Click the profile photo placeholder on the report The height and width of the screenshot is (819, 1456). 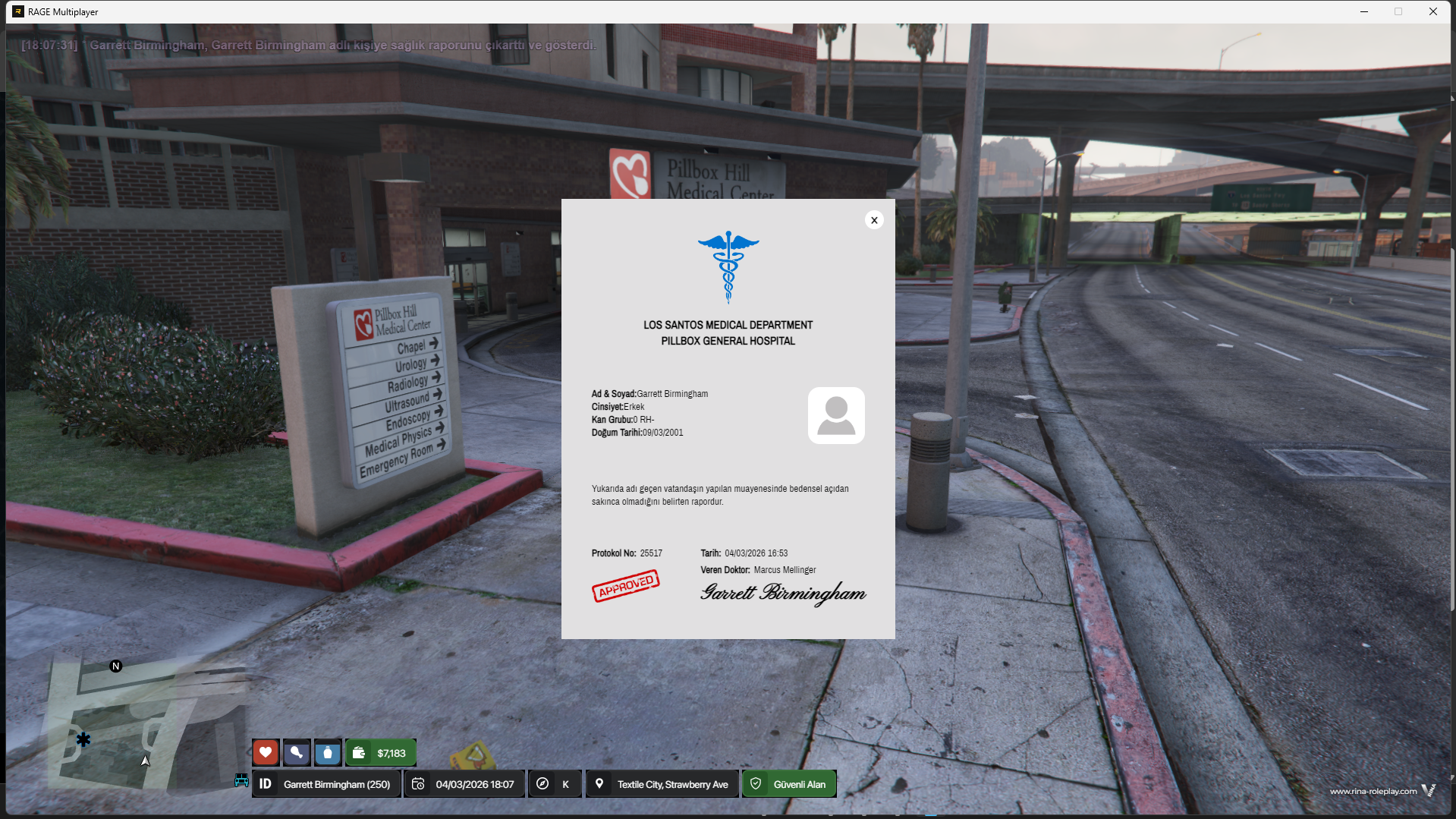click(836, 415)
